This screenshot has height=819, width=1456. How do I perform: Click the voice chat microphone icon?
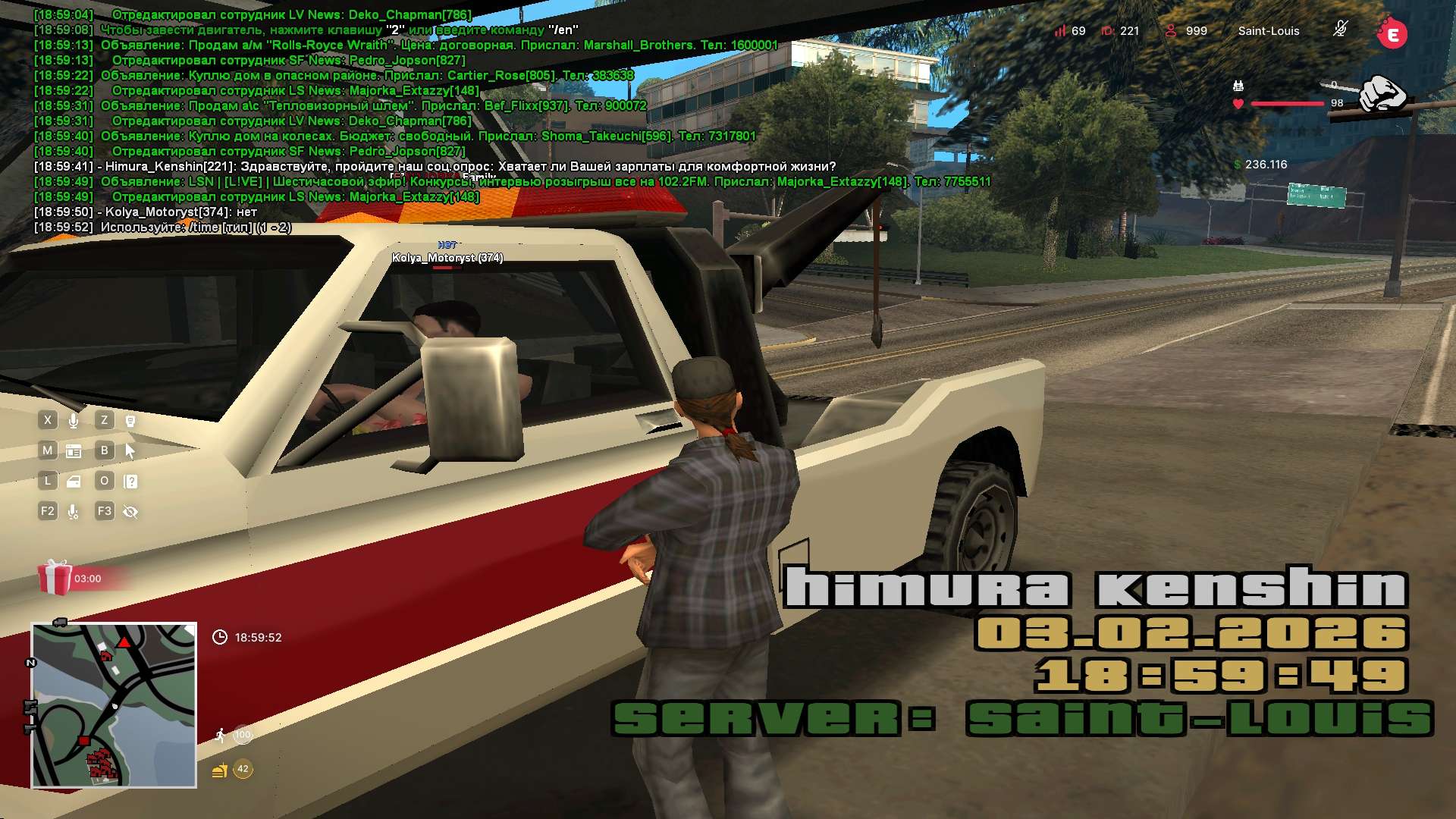[74, 421]
